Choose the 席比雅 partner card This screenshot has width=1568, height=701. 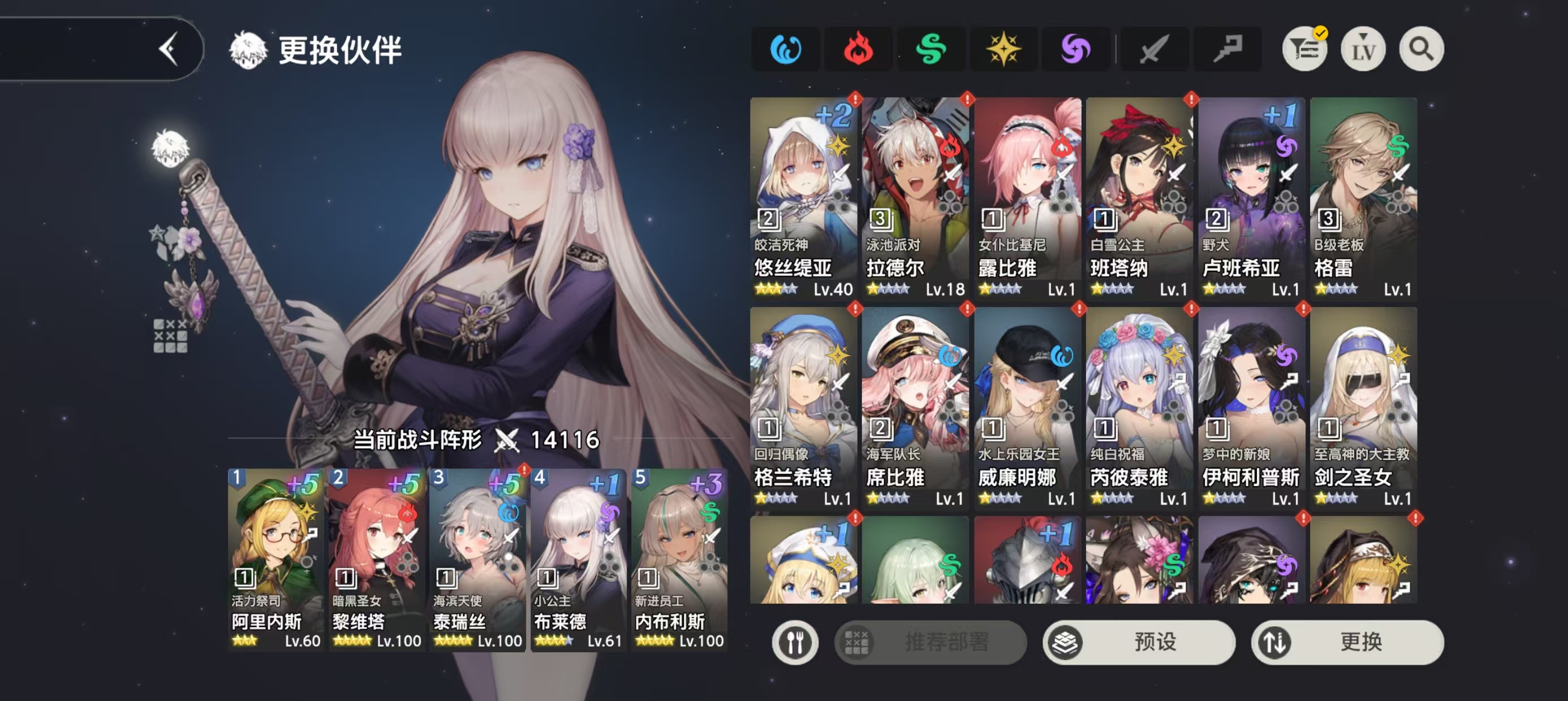(x=915, y=406)
